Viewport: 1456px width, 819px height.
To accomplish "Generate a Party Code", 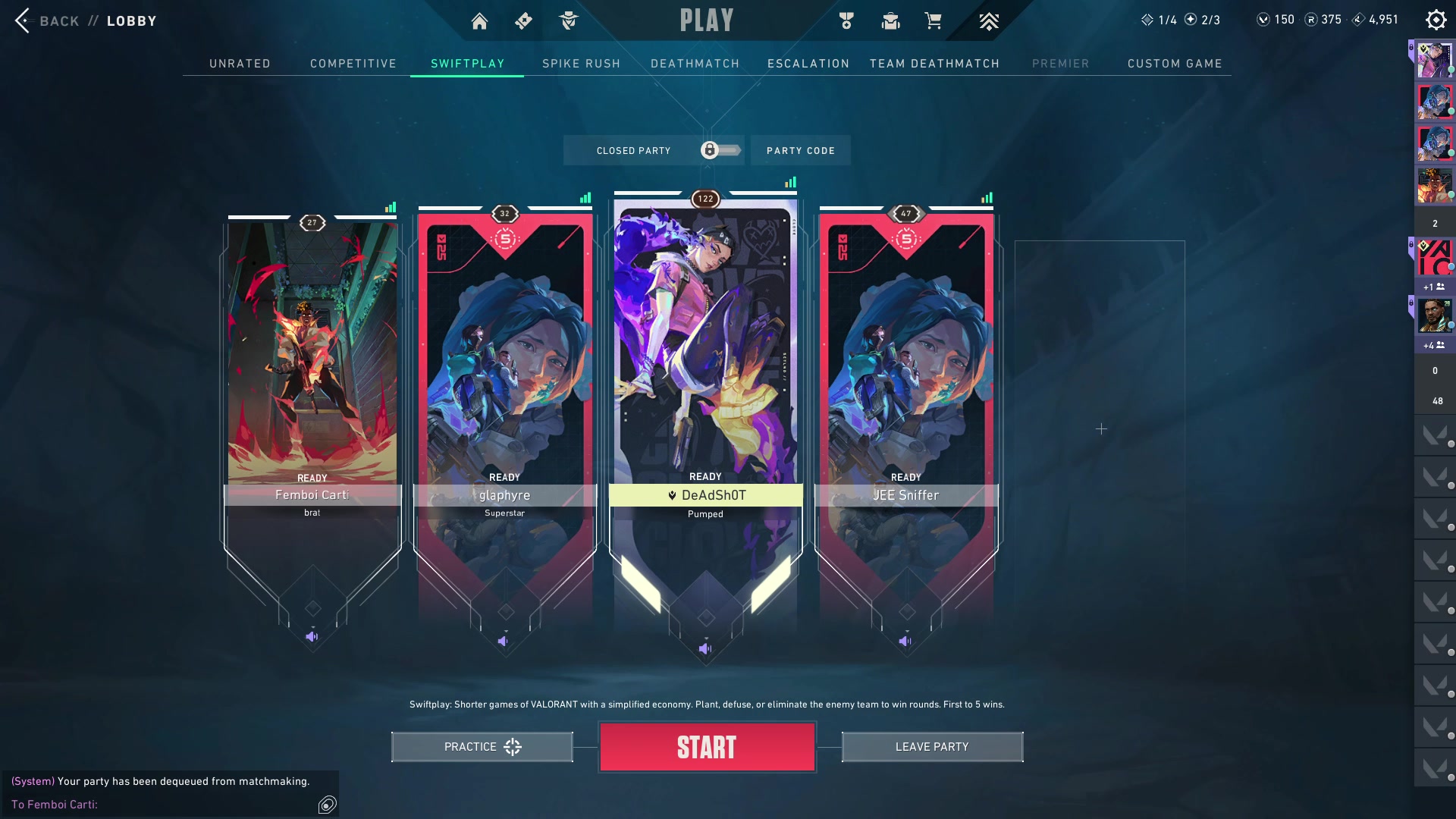I will 800,150.
